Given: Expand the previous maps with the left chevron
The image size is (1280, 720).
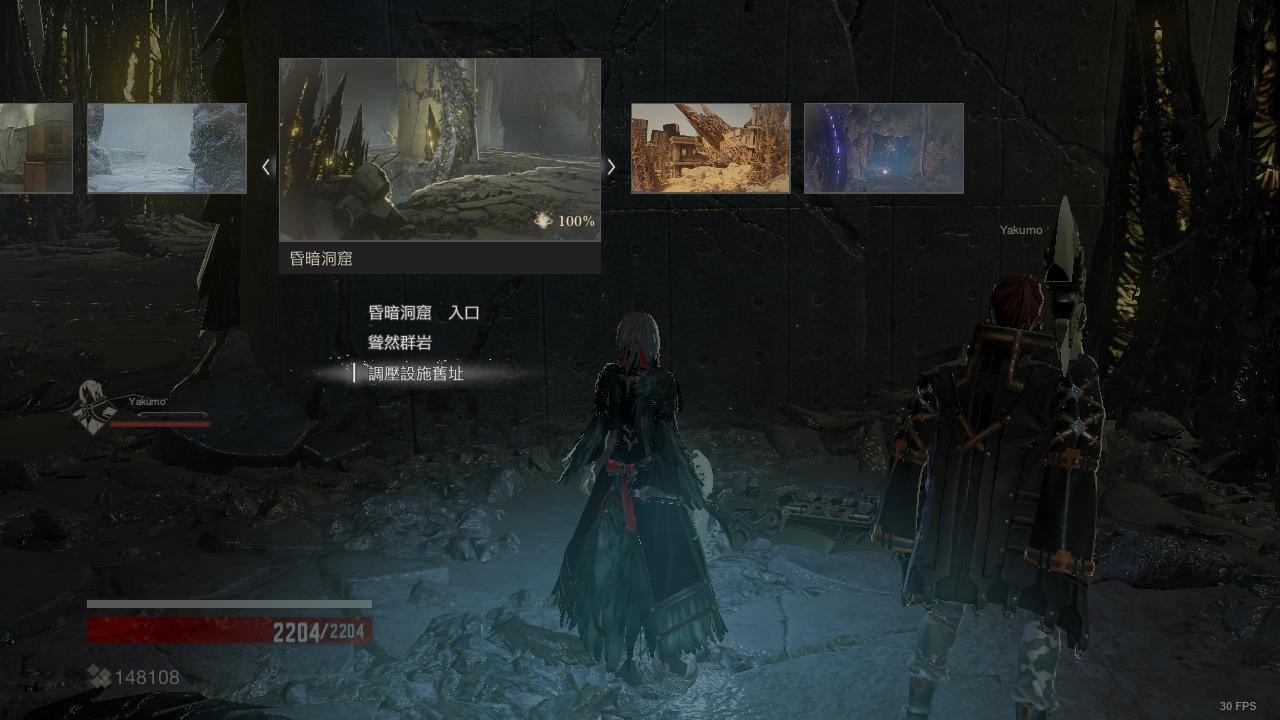Looking at the screenshot, I should [266, 167].
